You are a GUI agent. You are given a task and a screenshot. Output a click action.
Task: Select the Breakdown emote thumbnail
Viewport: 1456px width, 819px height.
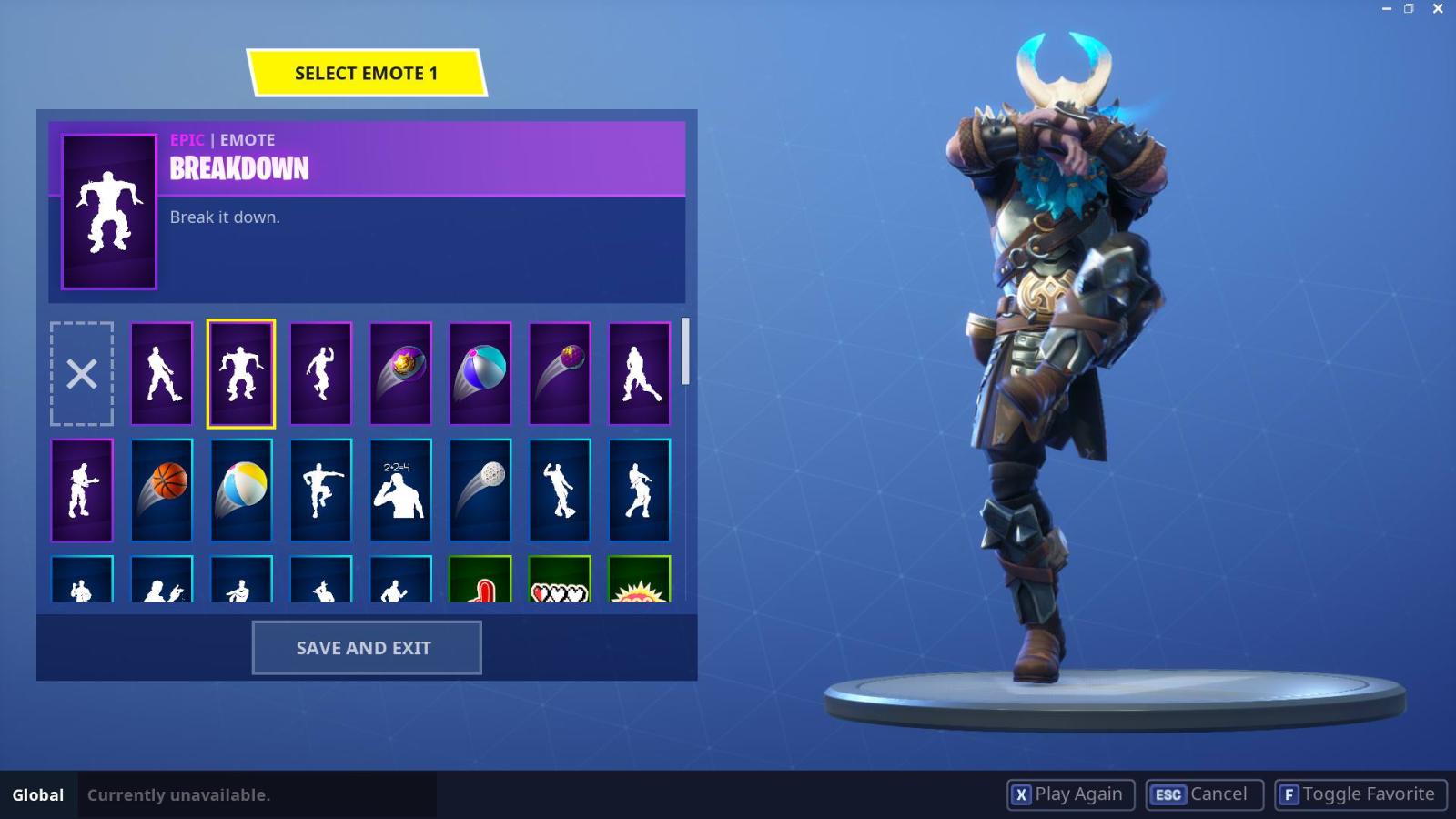tap(240, 373)
